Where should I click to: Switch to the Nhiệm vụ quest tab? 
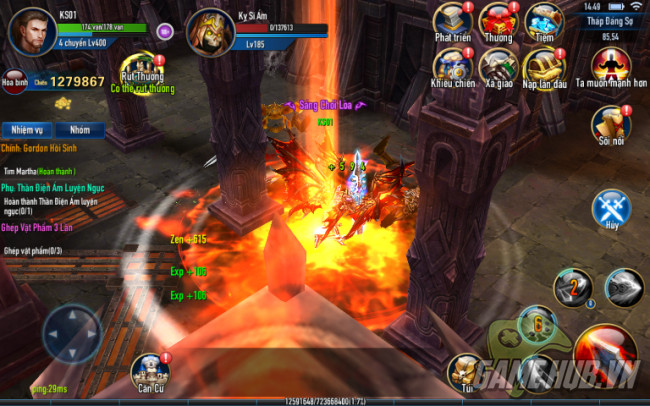pos(26,130)
